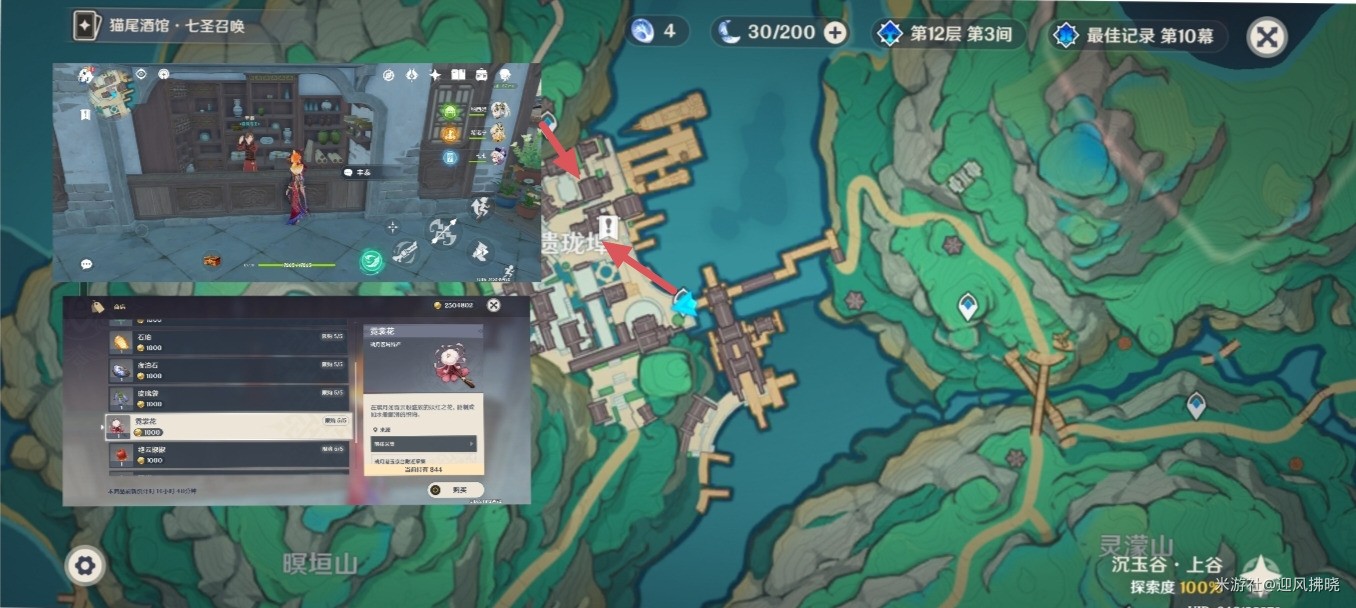Select the 绝云椒椒 shop row

tap(228, 456)
